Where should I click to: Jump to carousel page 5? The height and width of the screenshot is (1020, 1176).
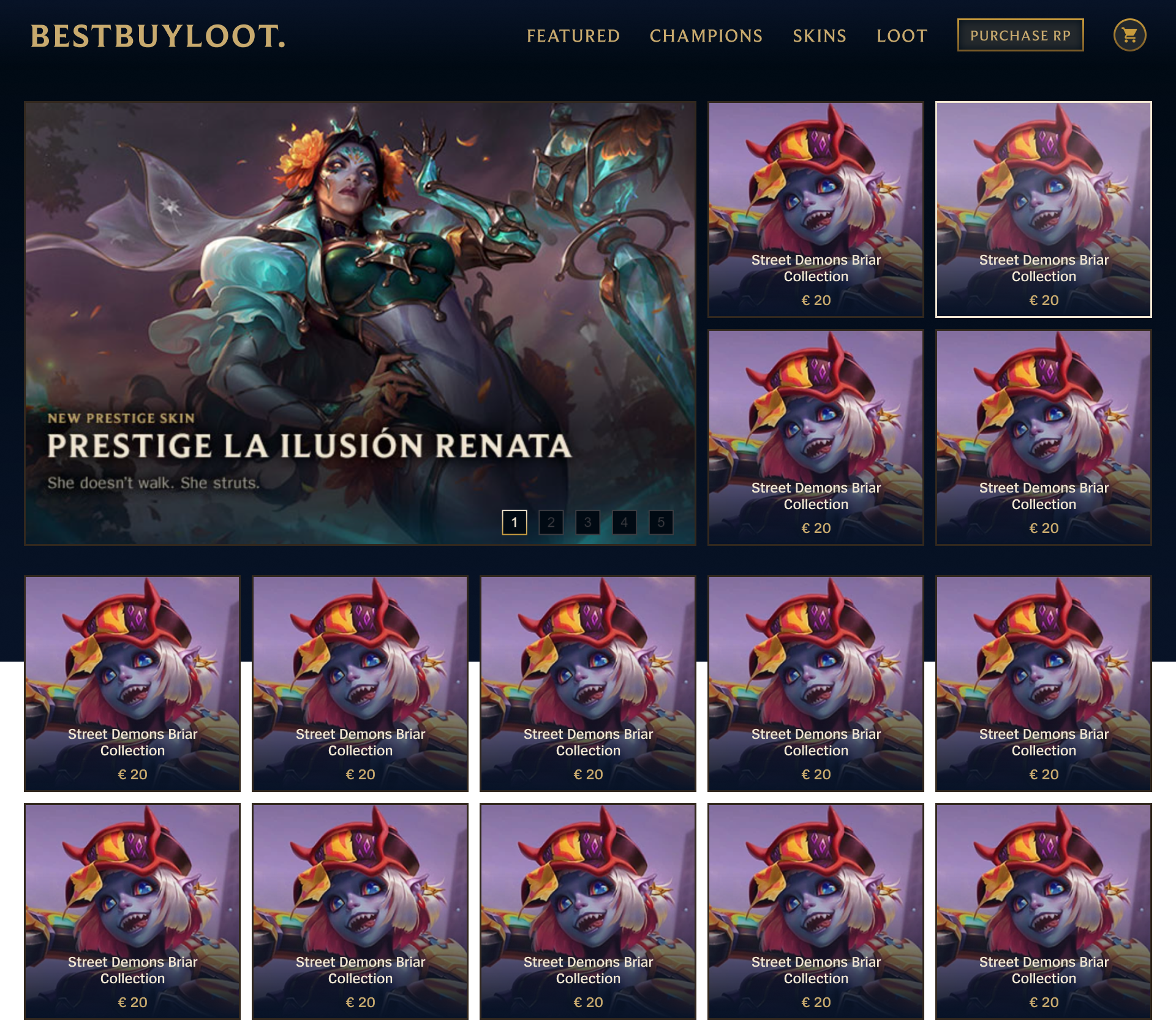(x=661, y=523)
